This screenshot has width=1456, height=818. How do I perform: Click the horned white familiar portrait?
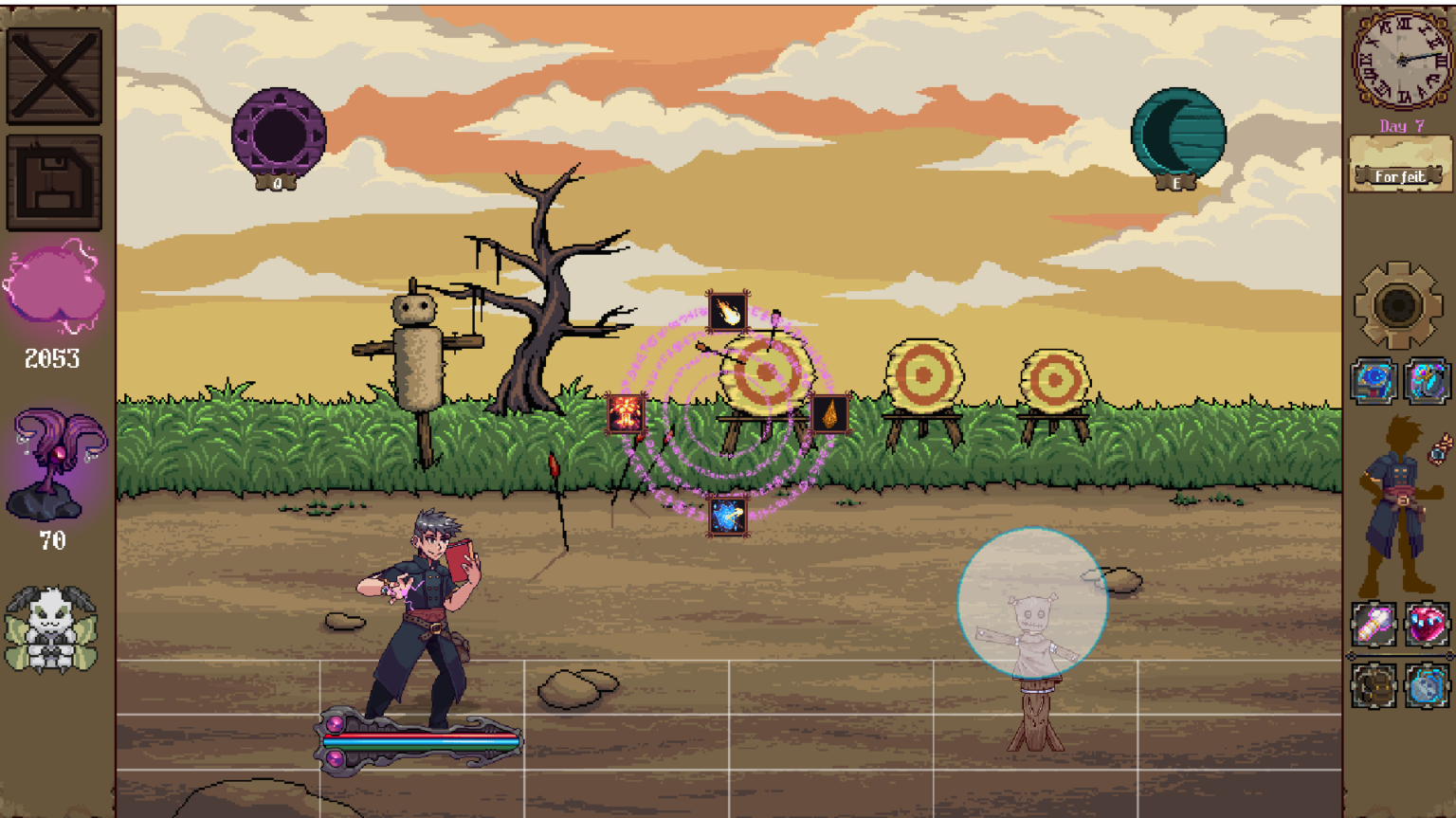point(51,629)
